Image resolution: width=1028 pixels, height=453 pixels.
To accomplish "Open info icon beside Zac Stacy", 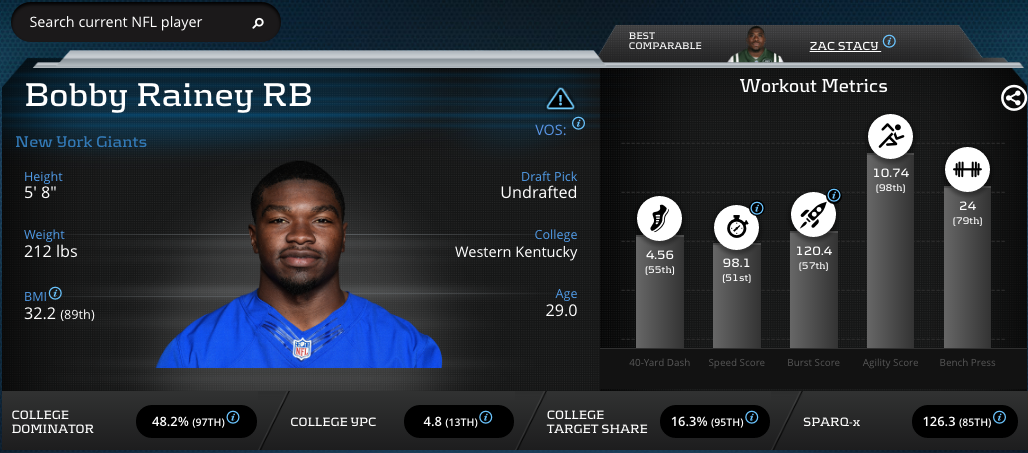I will click(x=889, y=42).
